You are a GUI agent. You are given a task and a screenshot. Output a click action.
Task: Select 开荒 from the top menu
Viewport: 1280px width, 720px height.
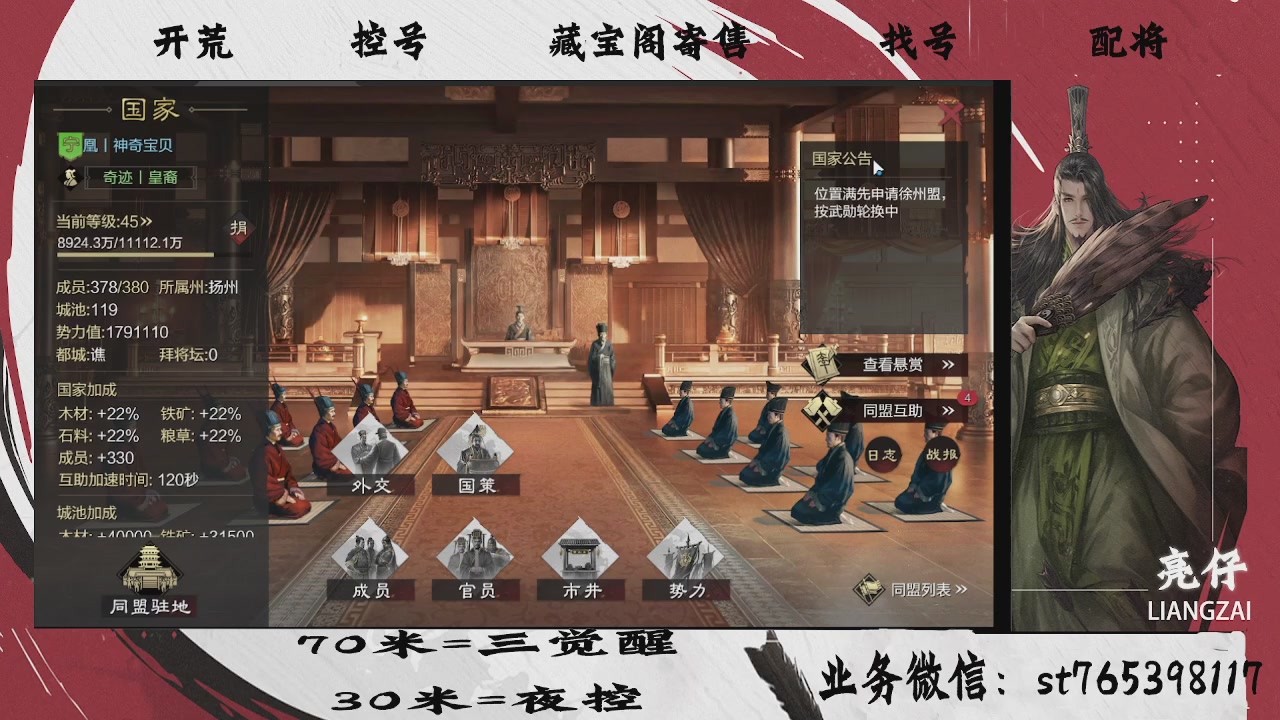[193, 42]
